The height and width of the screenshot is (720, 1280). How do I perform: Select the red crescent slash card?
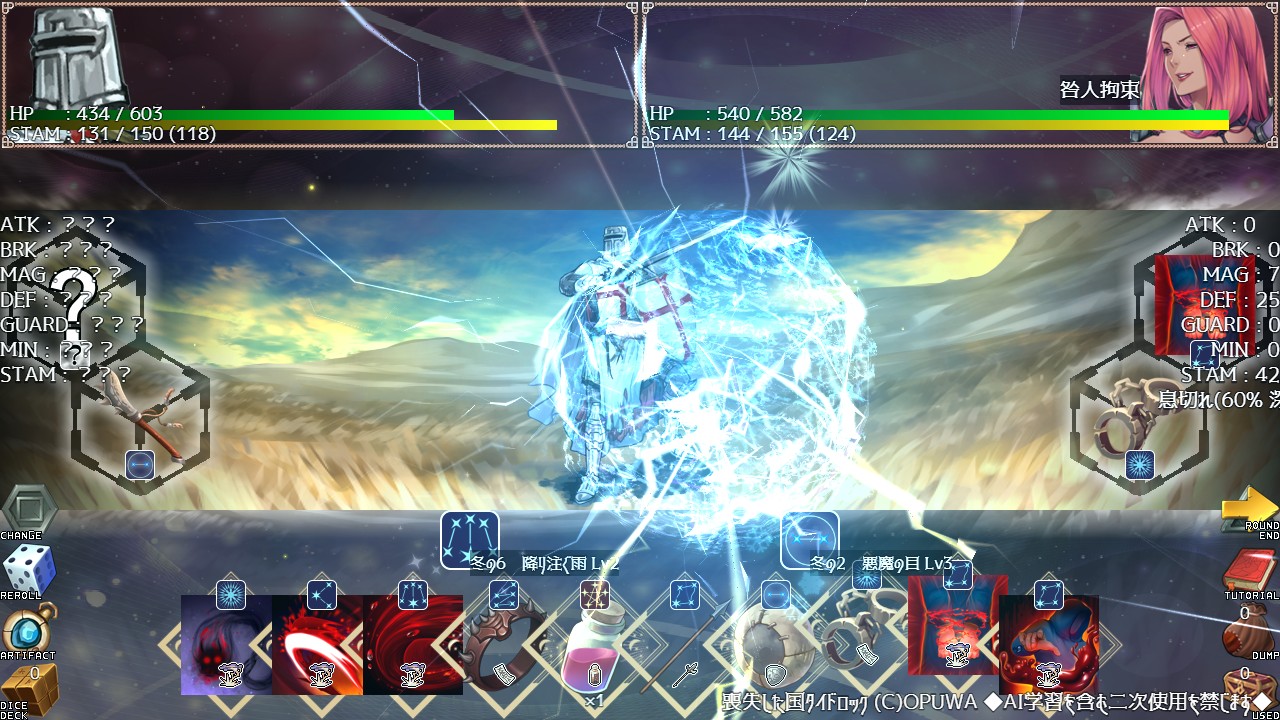(318, 645)
